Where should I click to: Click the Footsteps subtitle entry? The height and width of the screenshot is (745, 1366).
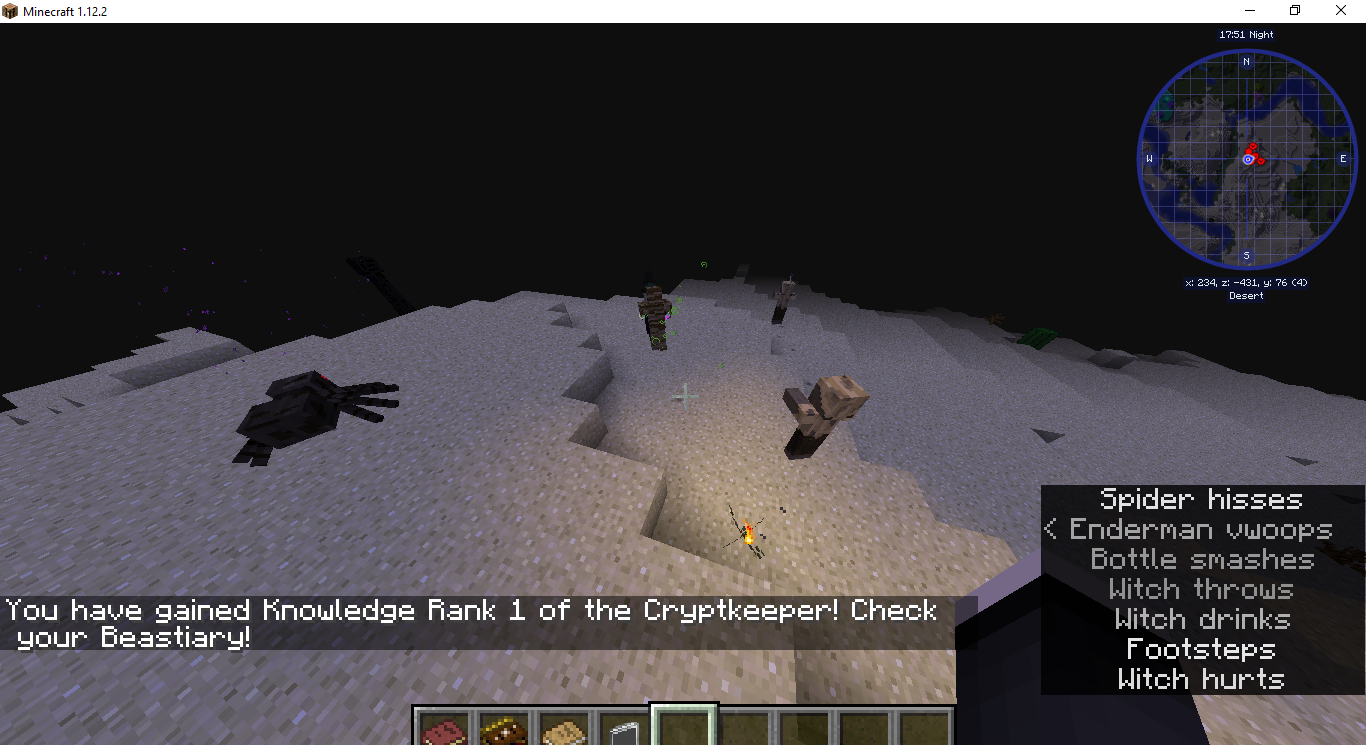(x=1201, y=649)
